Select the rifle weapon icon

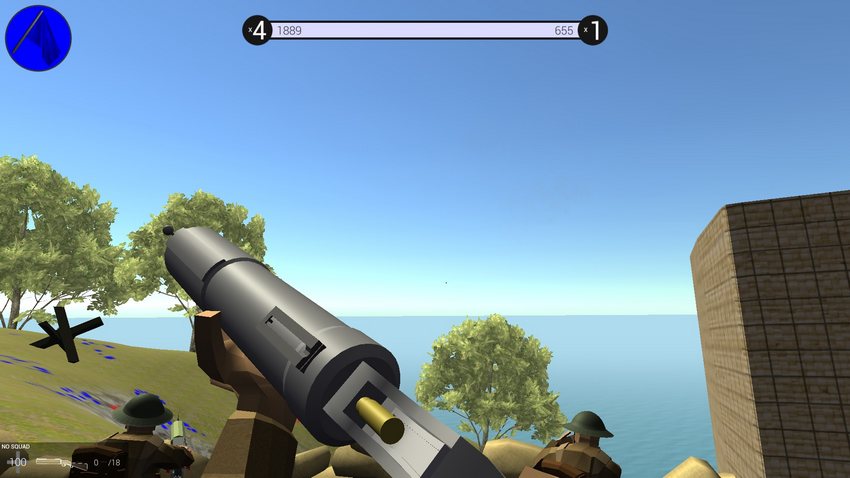[60, 463]
